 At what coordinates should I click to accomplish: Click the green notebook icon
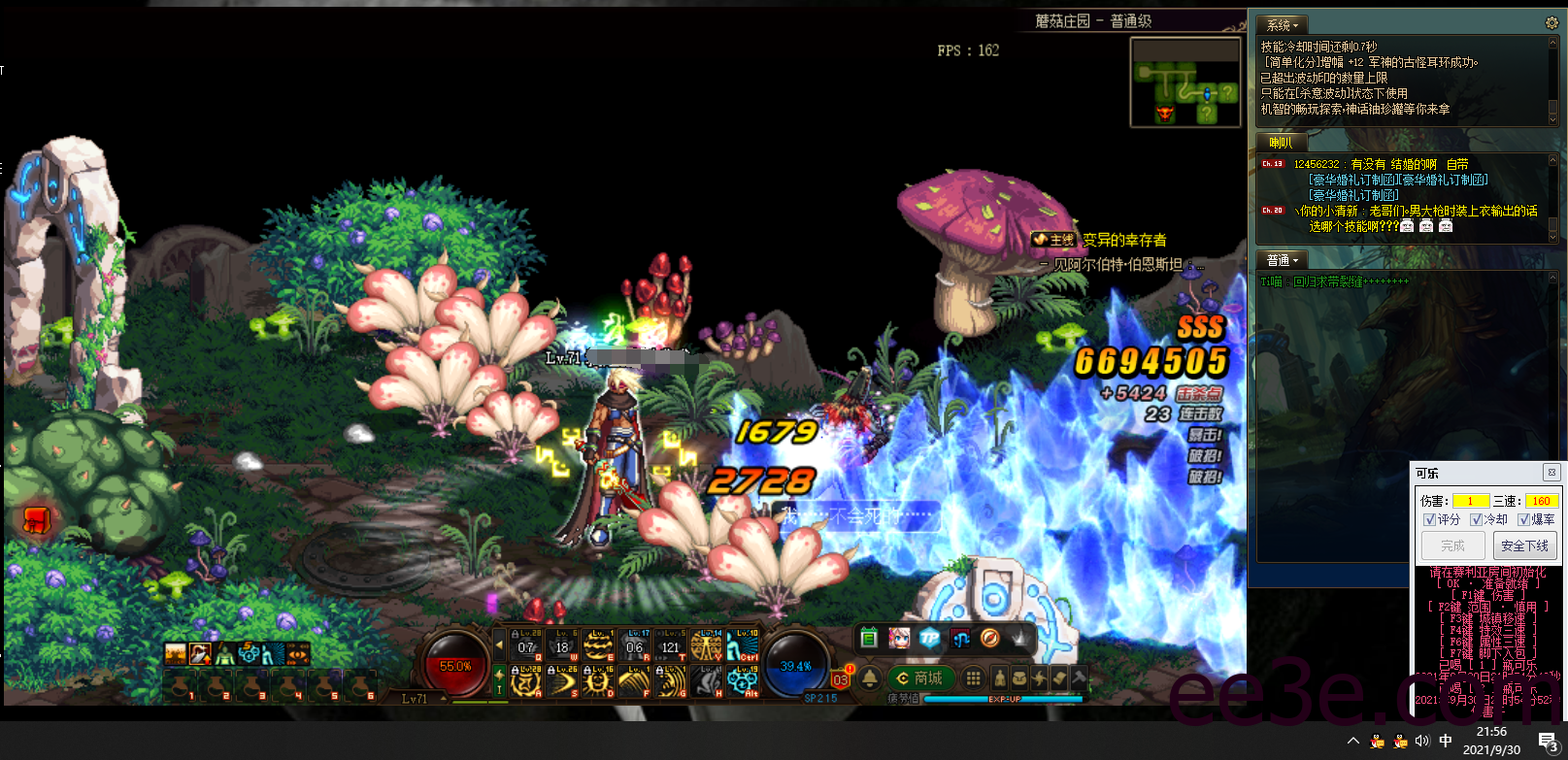pos(870,638)
